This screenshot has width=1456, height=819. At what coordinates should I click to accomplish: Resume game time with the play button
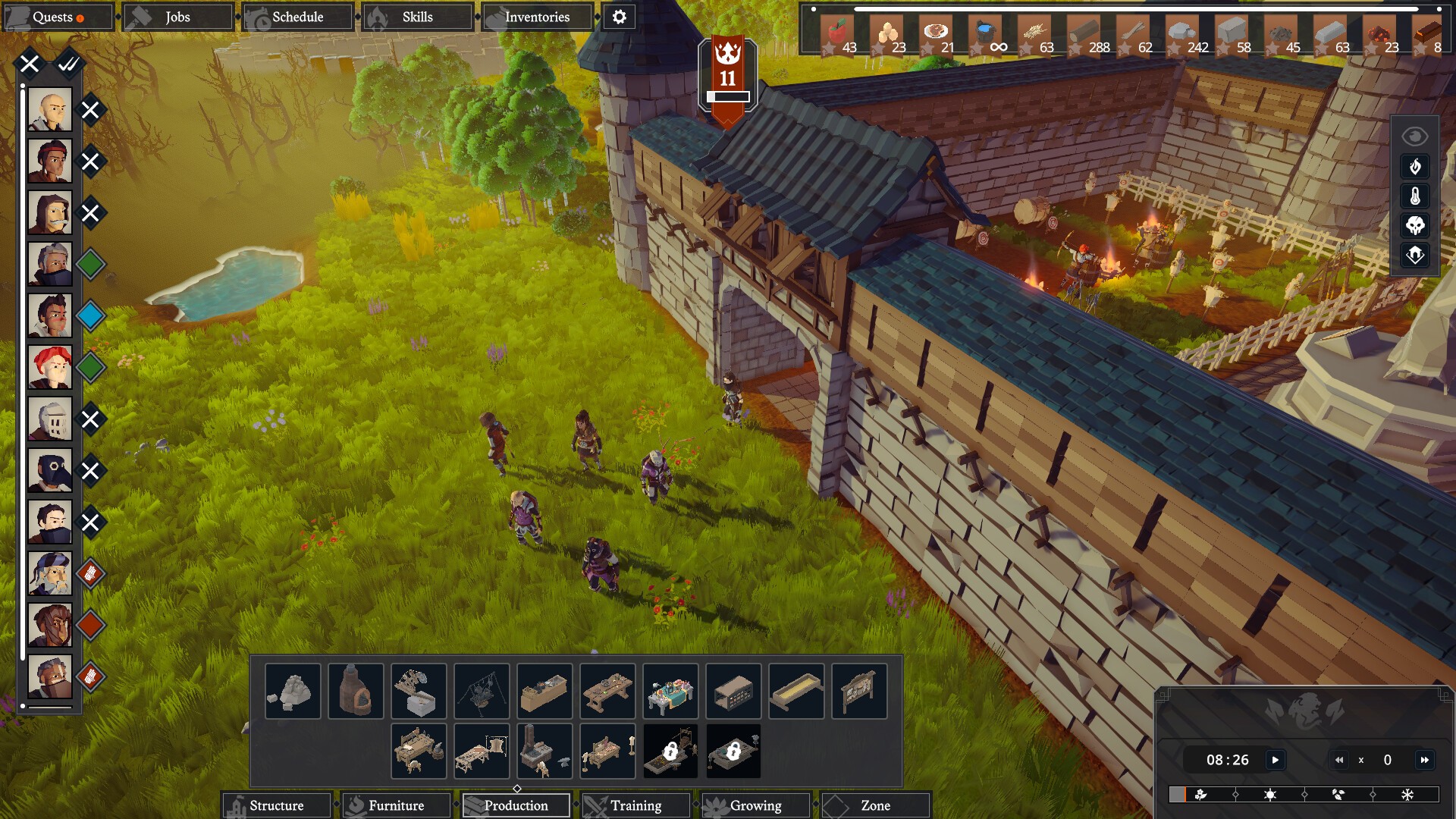pyautogui.click(x=1276, y=760)
